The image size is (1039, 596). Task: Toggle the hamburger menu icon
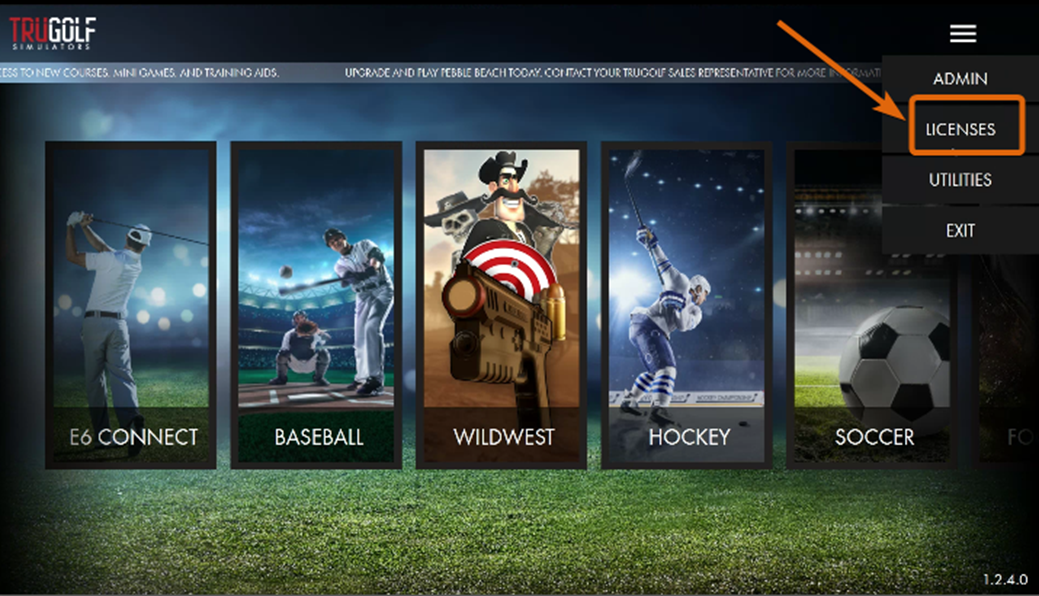(963, 34)
